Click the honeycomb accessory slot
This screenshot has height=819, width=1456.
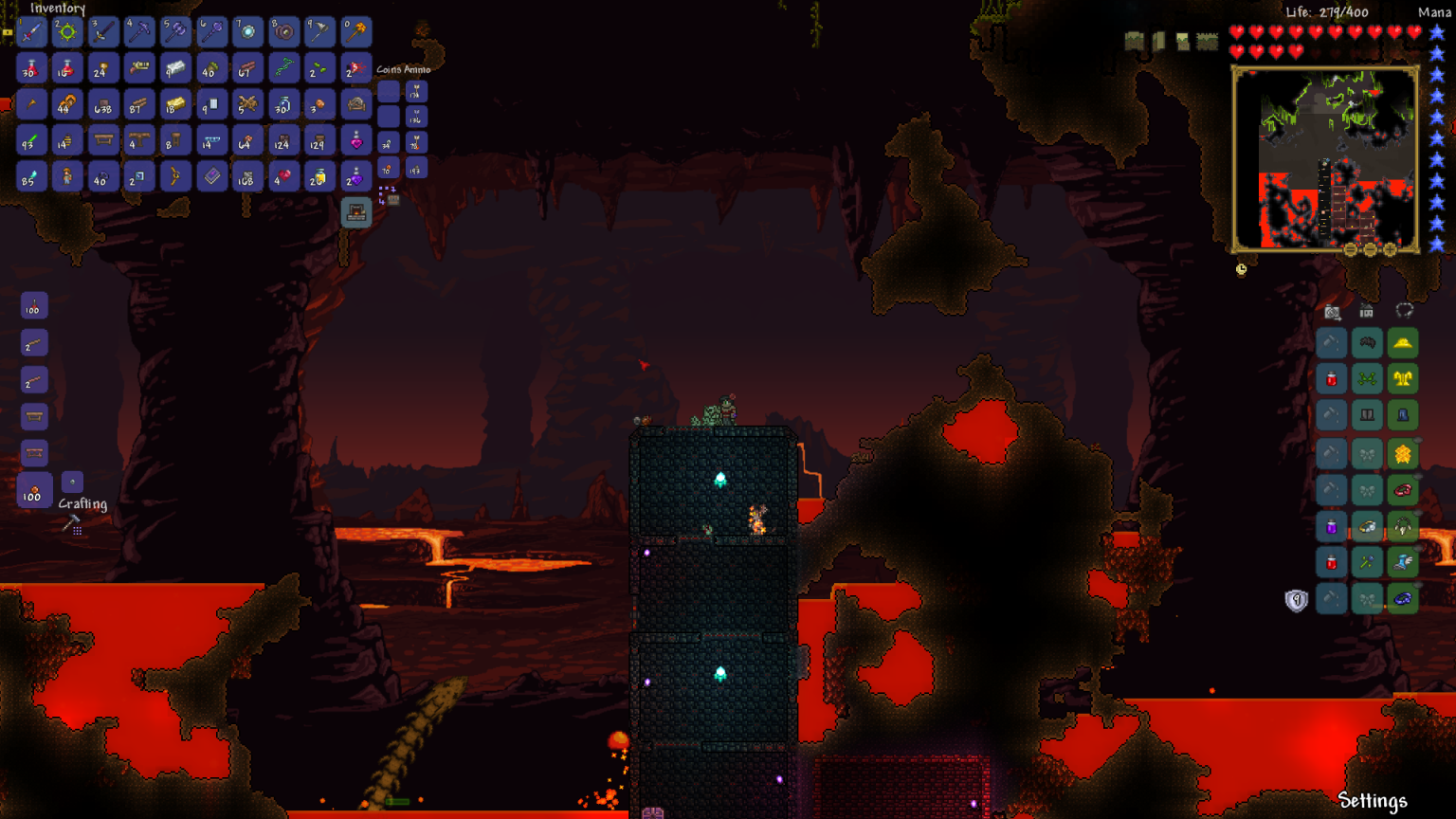1403,454
